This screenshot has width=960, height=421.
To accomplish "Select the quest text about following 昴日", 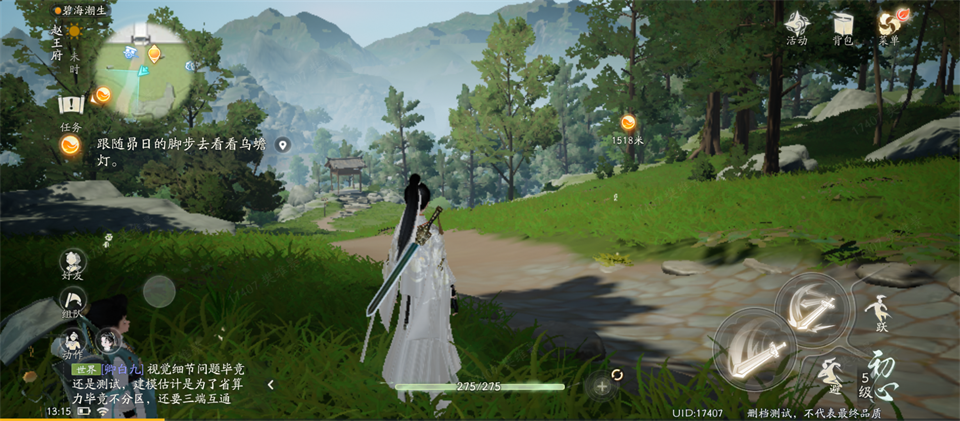I will coord(180,151).
